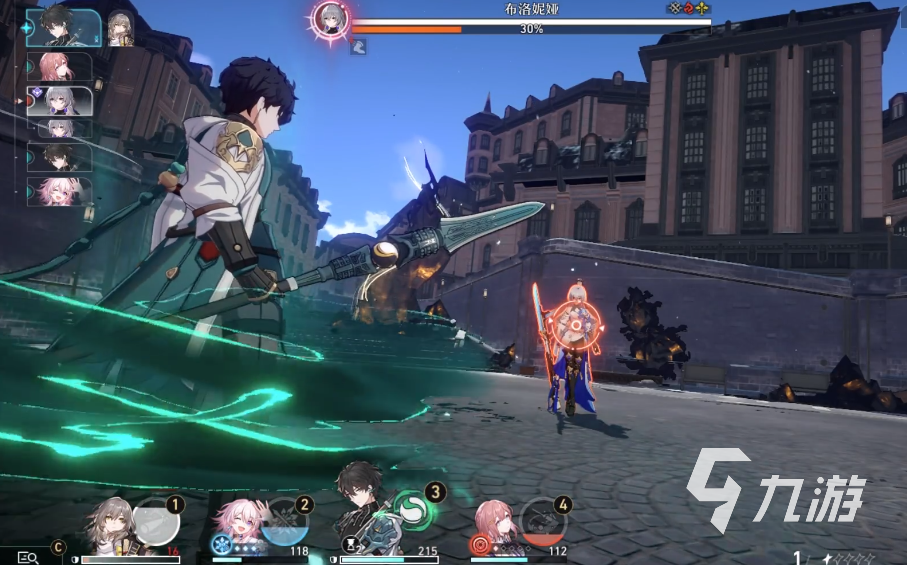
Task: Select March 7th's card in turn order
Action: 61,190
